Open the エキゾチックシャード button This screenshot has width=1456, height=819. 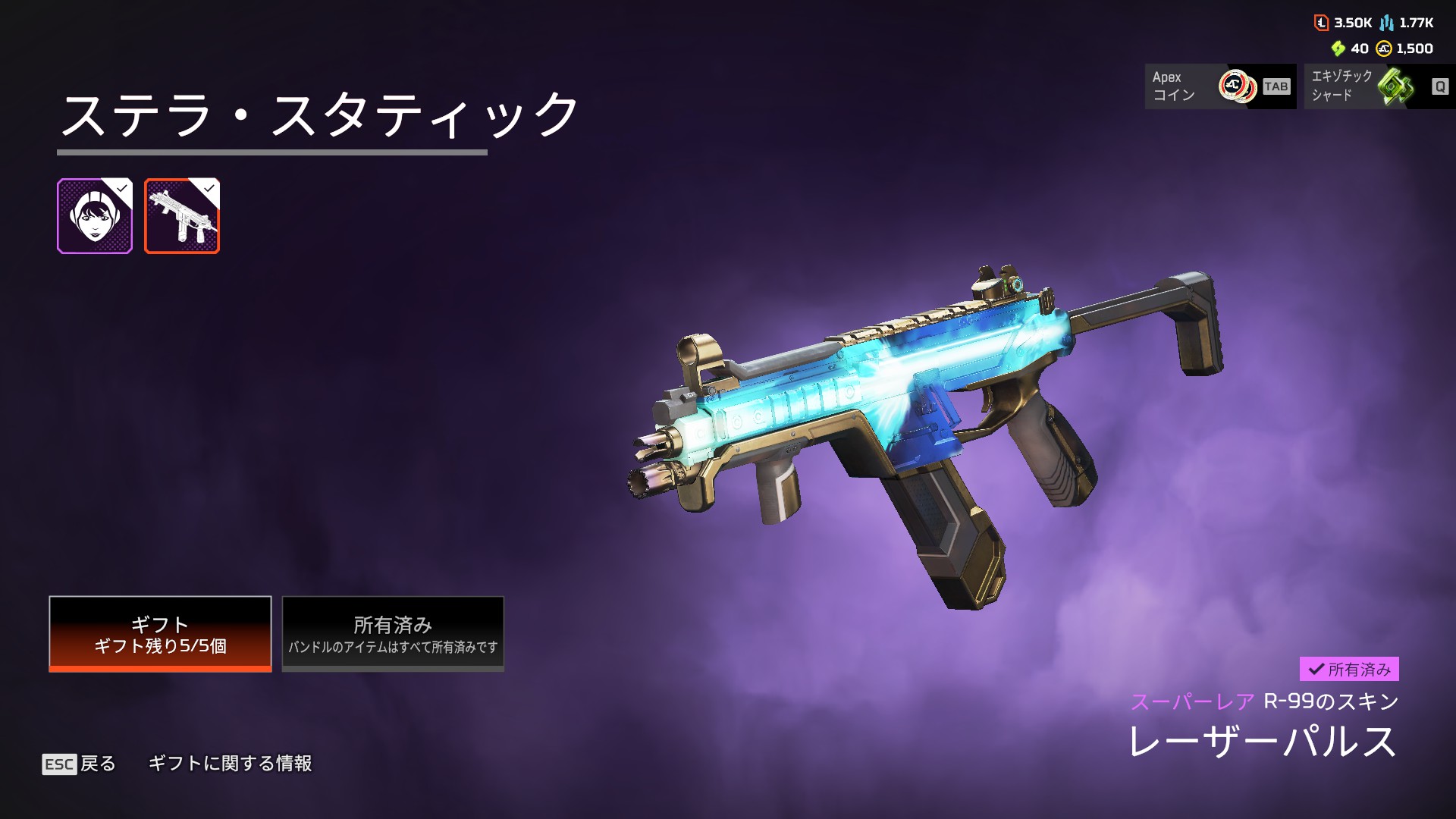1379,86
